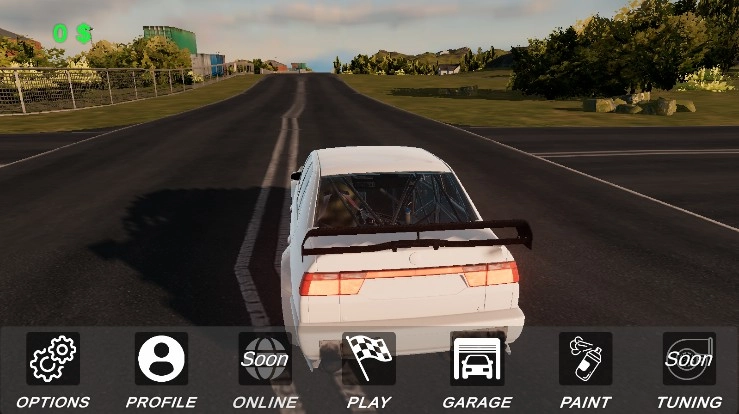Choose the Tuning turbo button
The height and width of the screenshot is (414, 739).
(x=689, y=359)
